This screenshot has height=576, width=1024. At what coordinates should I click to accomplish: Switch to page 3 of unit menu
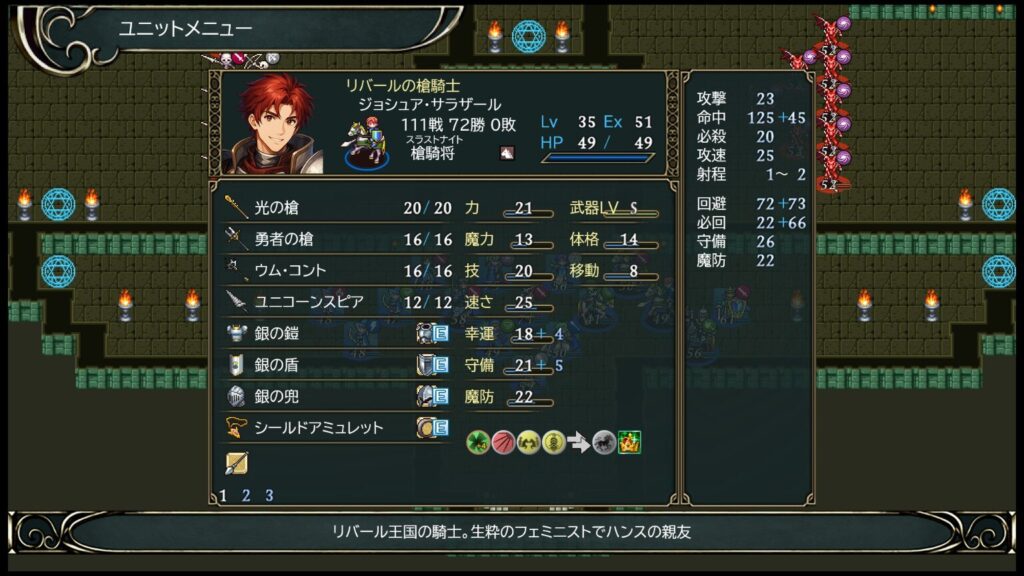pyautogui.click(x=269, y=495)
